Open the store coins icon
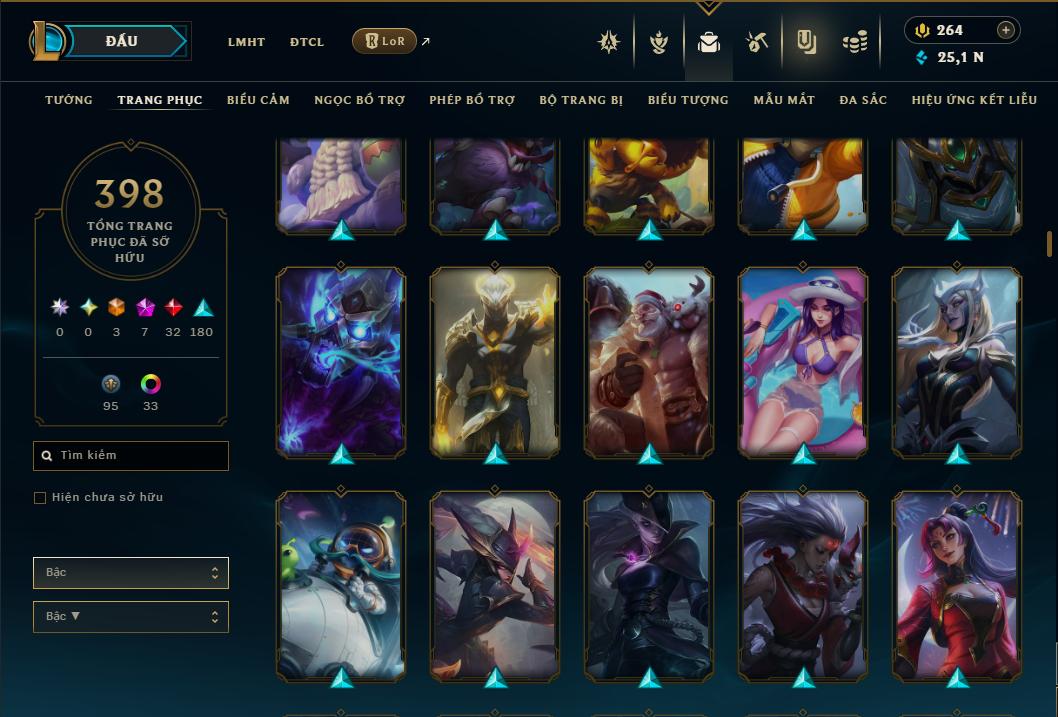This screenshot has height=717, width=1058. tap(854, 42)
